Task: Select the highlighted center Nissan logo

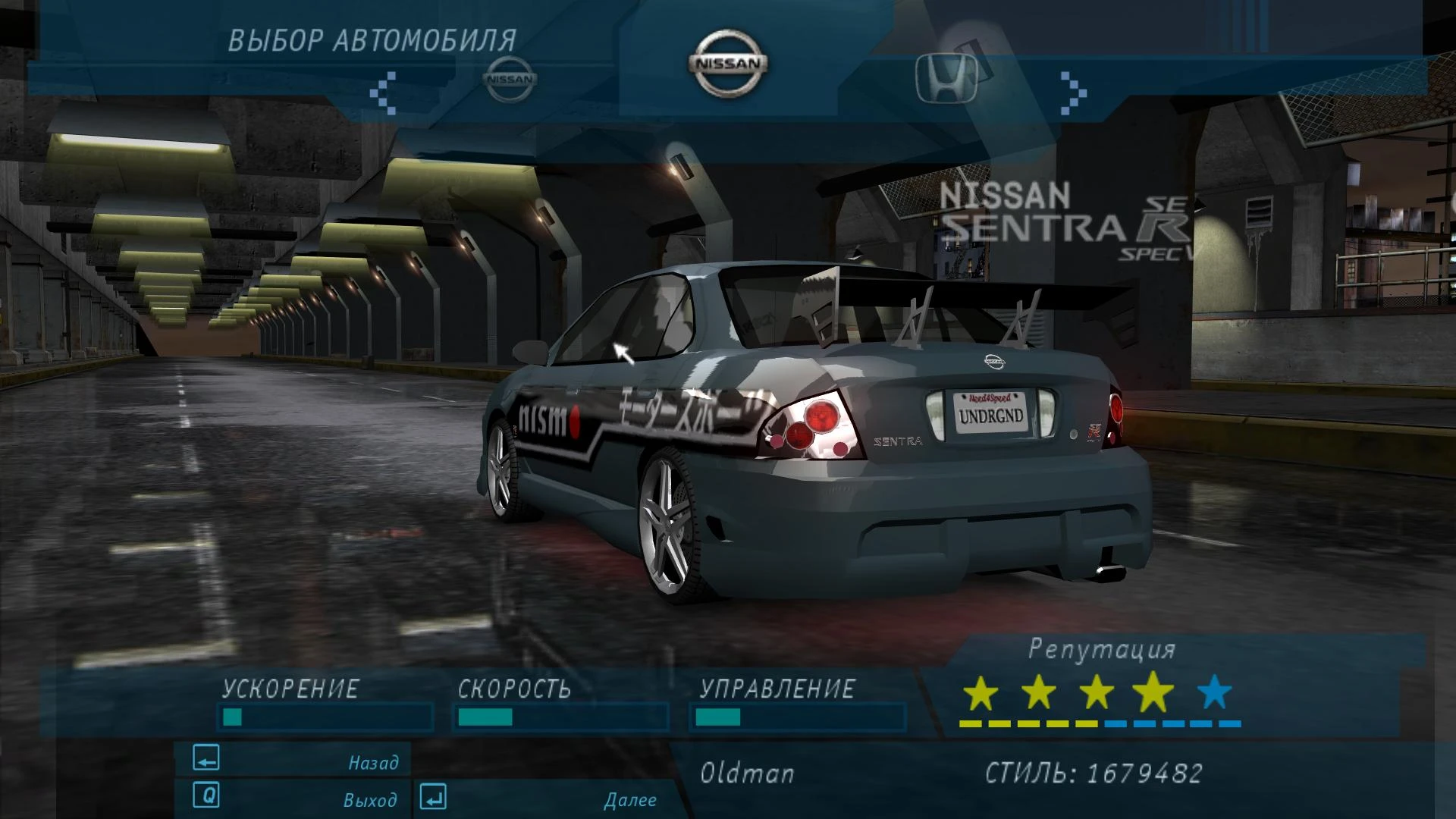Action: 728,64
